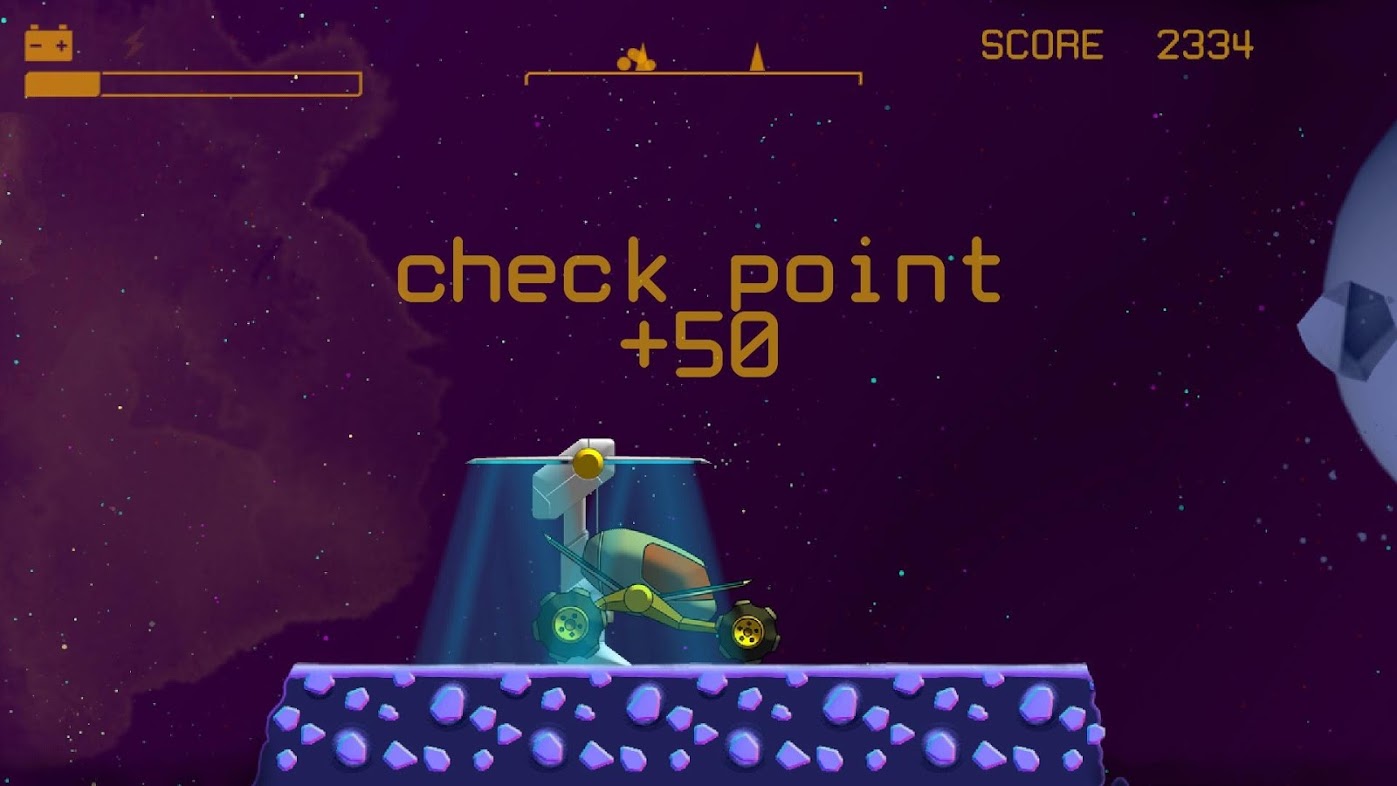Select the spike marker on the progress track
1397x786 pixels.
(x=757, y=57)
